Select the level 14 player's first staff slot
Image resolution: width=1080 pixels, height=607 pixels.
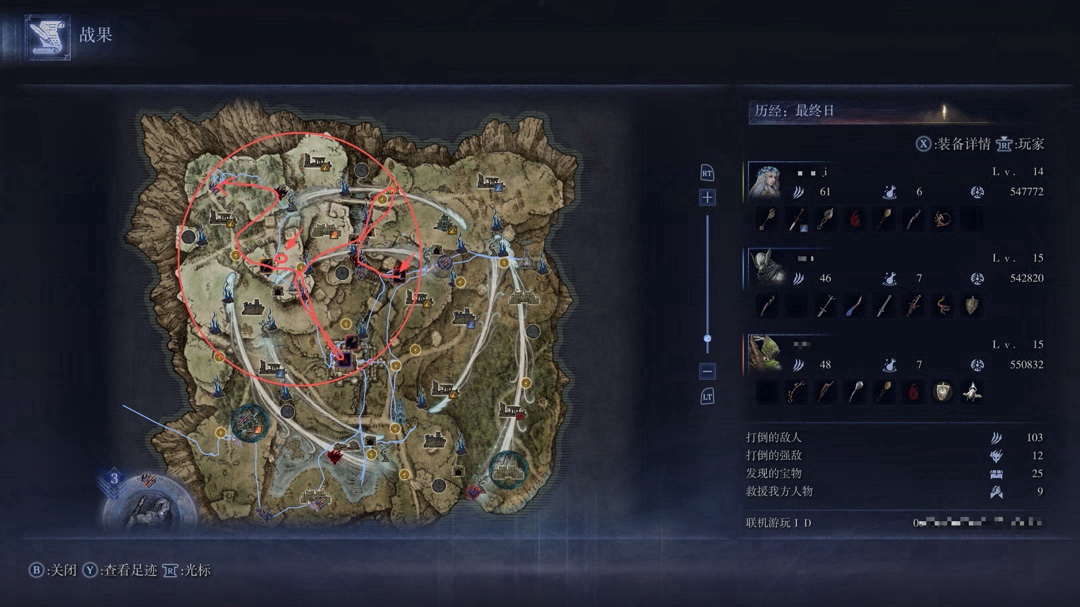coord(768,220)
